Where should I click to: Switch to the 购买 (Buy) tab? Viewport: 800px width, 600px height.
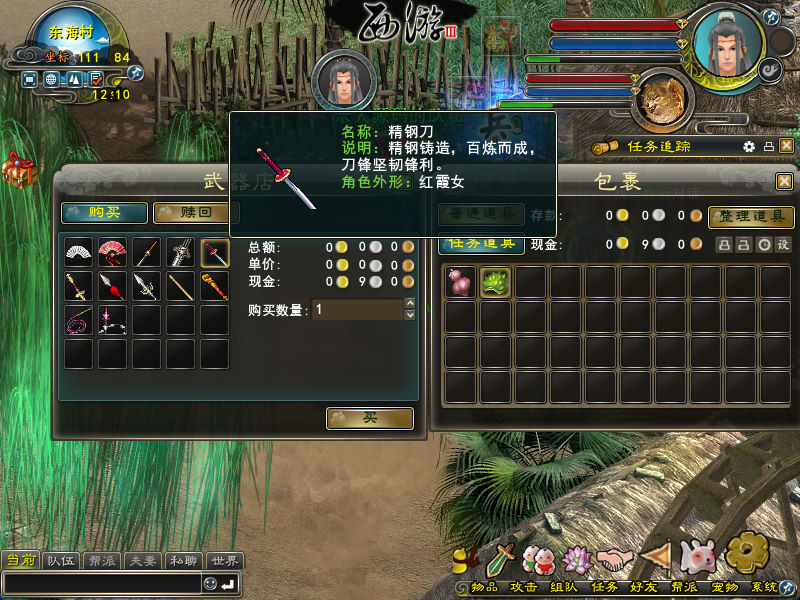pos(105,212)
